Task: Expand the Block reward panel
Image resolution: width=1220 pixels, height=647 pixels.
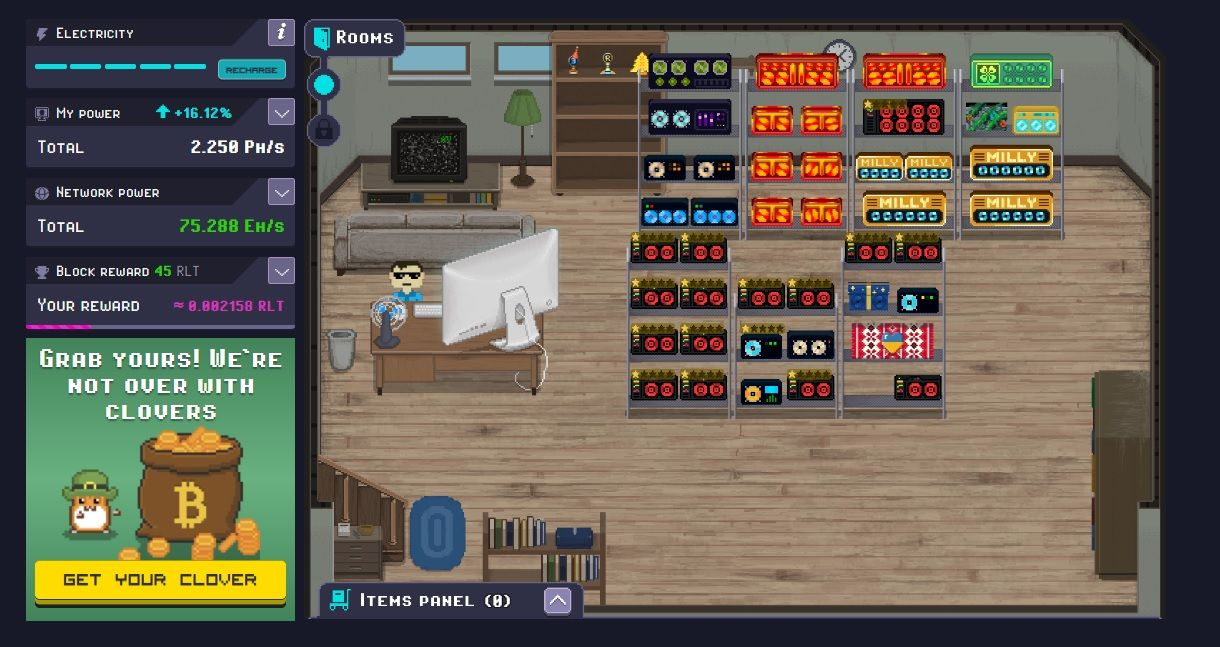Action: (281, 271)
